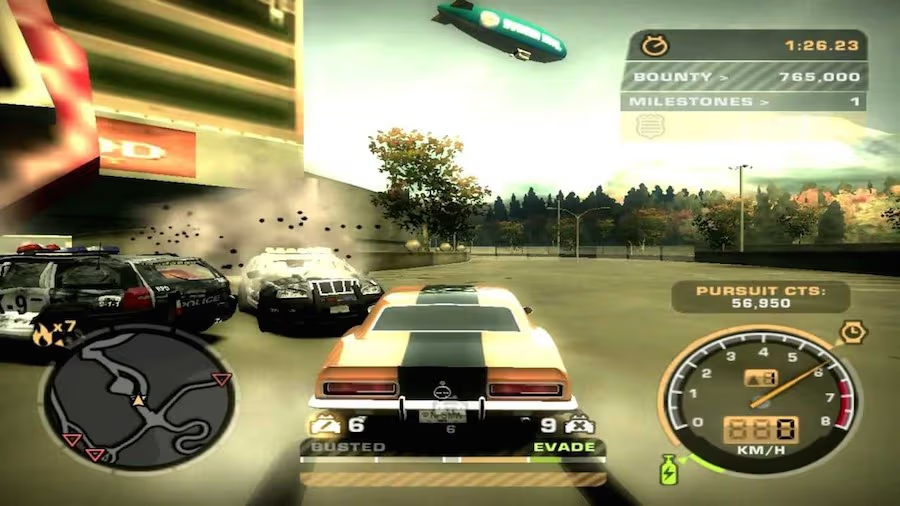Click the immobilized cop cars icon

580,426
